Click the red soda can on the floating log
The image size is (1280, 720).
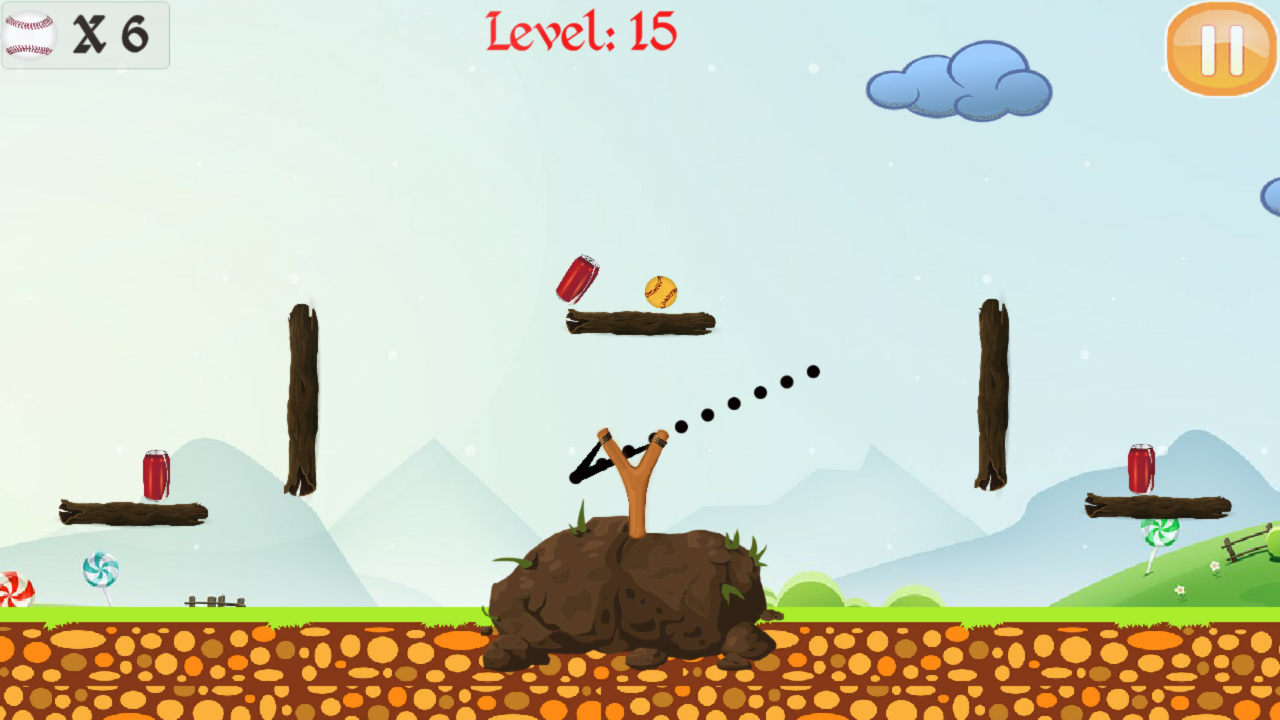point(580,278)
